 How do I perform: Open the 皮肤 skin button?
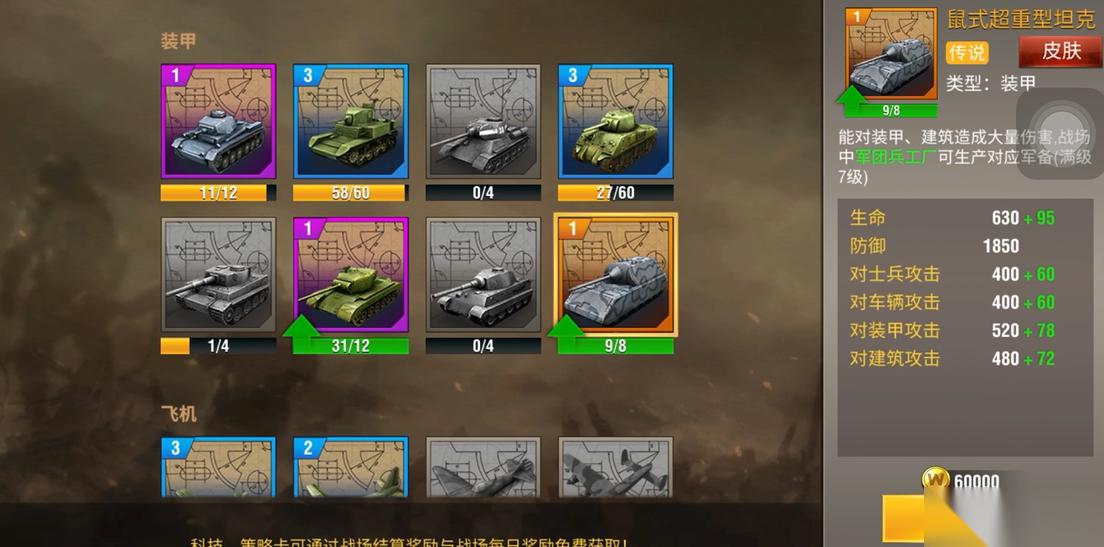pos(1059,51)
